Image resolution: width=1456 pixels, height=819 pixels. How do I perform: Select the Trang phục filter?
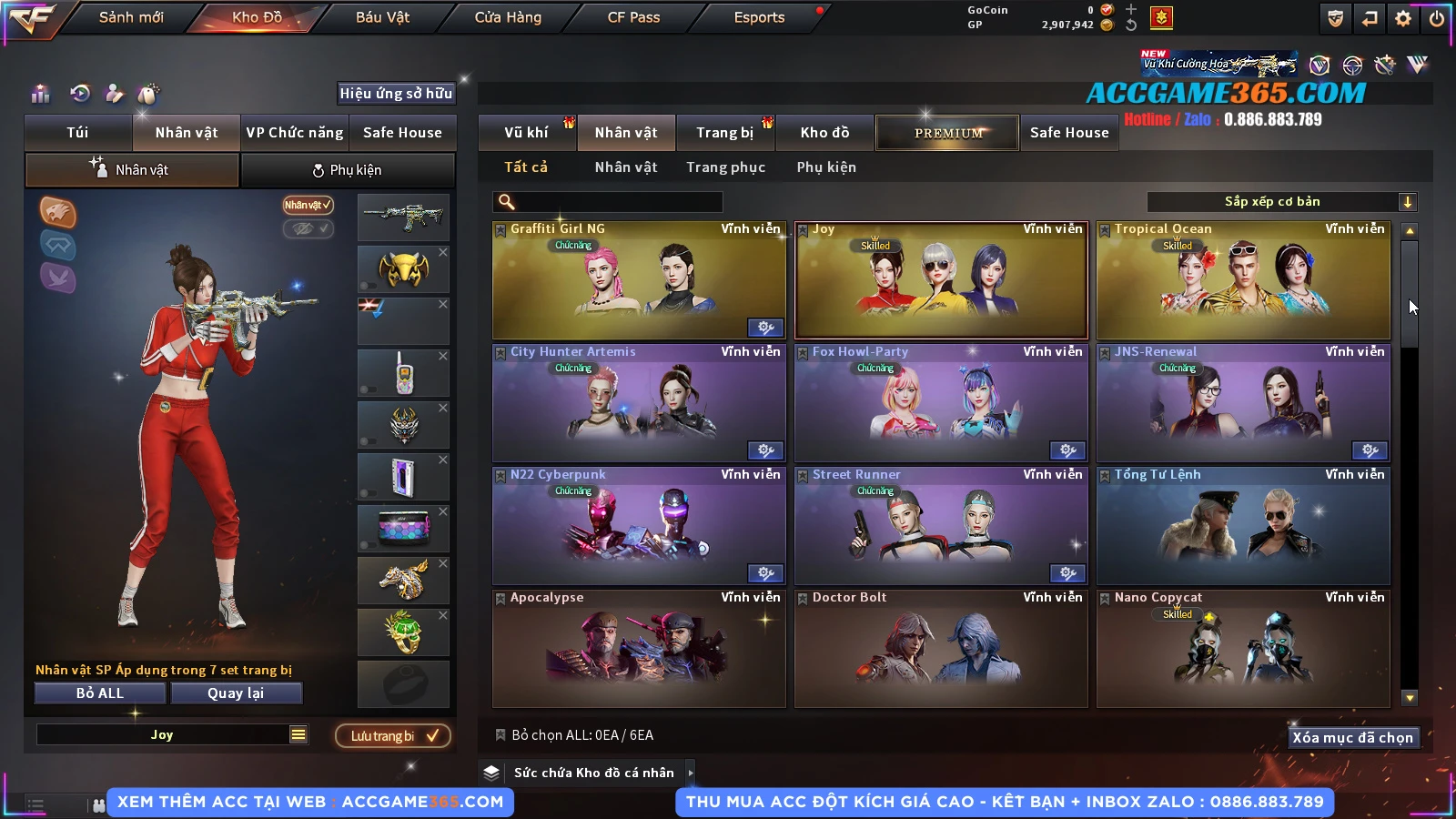tap(725, 167)
